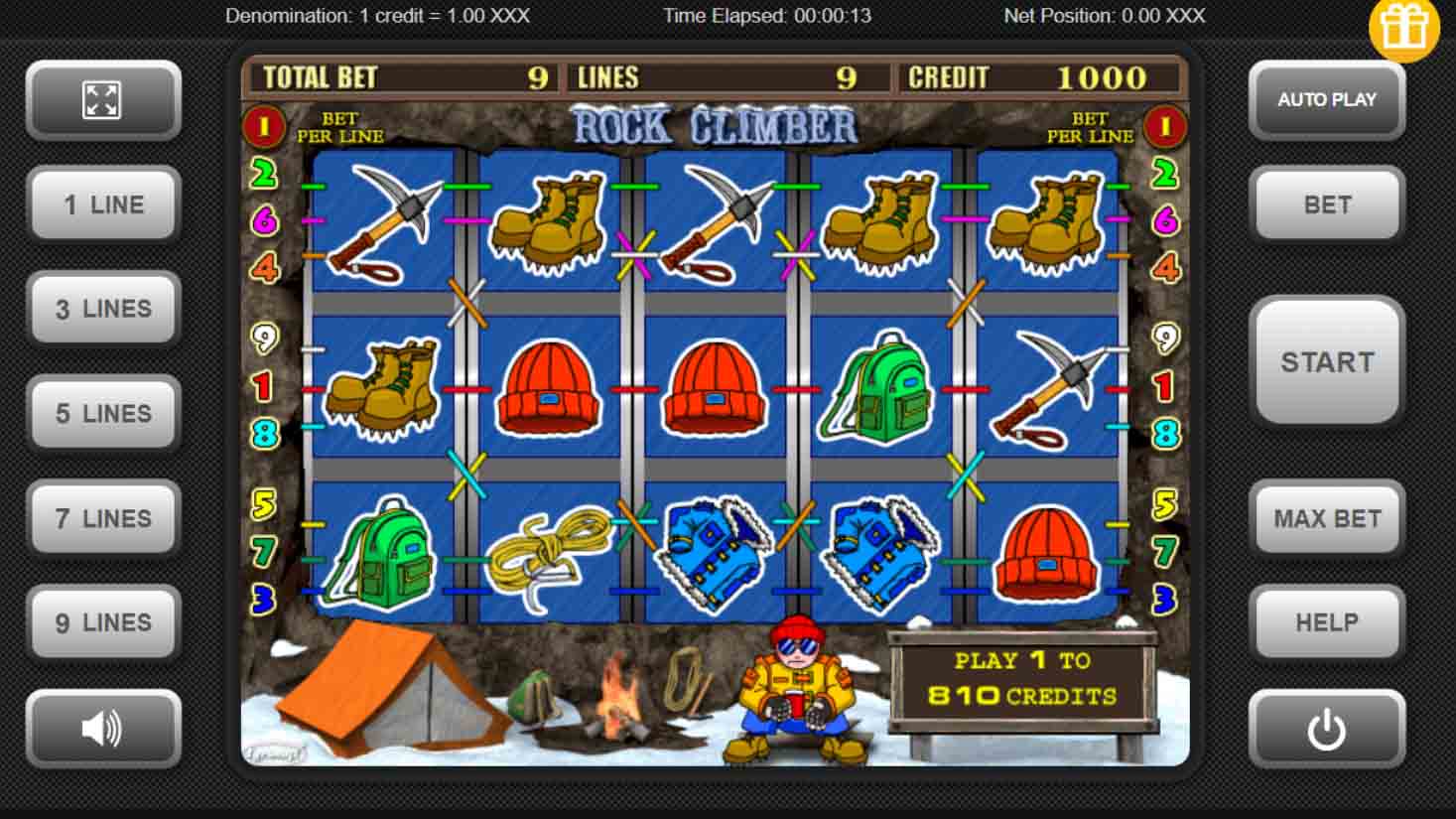Spin the reels with START
This screenshot has width=1456, height=819.
pos(1326,362)
